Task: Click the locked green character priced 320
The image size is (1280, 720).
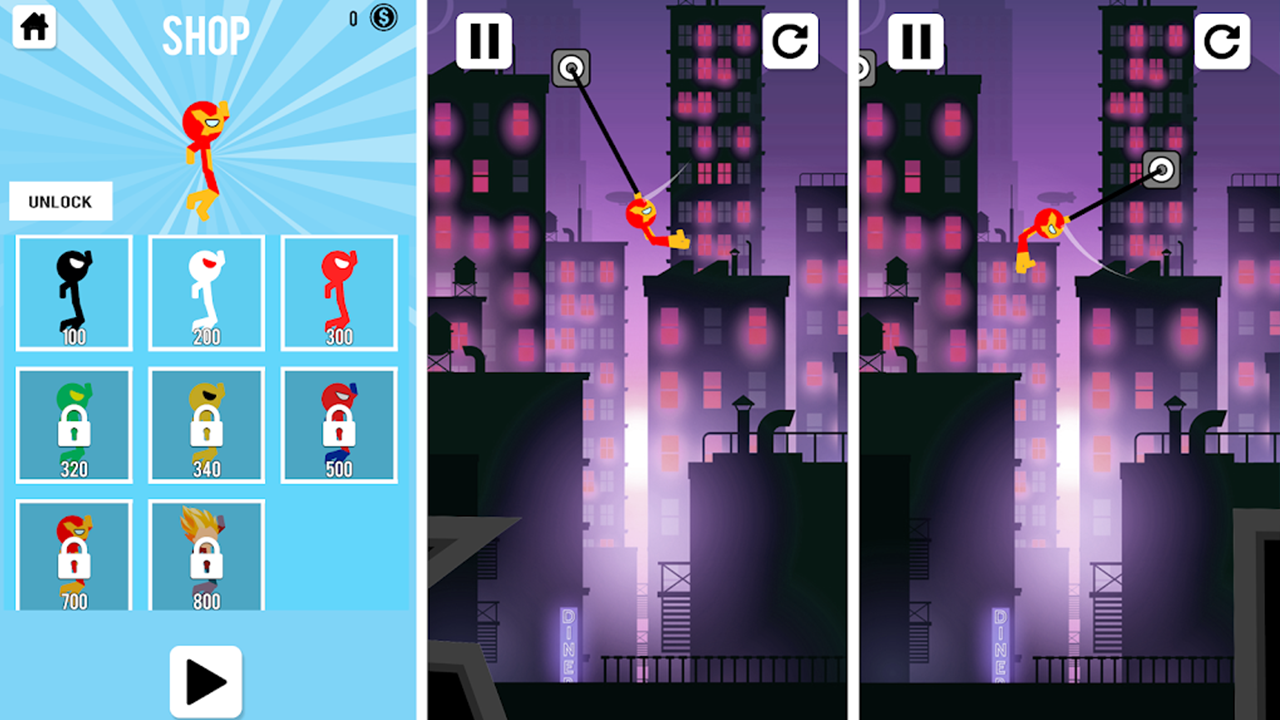Action: (73, 424)
